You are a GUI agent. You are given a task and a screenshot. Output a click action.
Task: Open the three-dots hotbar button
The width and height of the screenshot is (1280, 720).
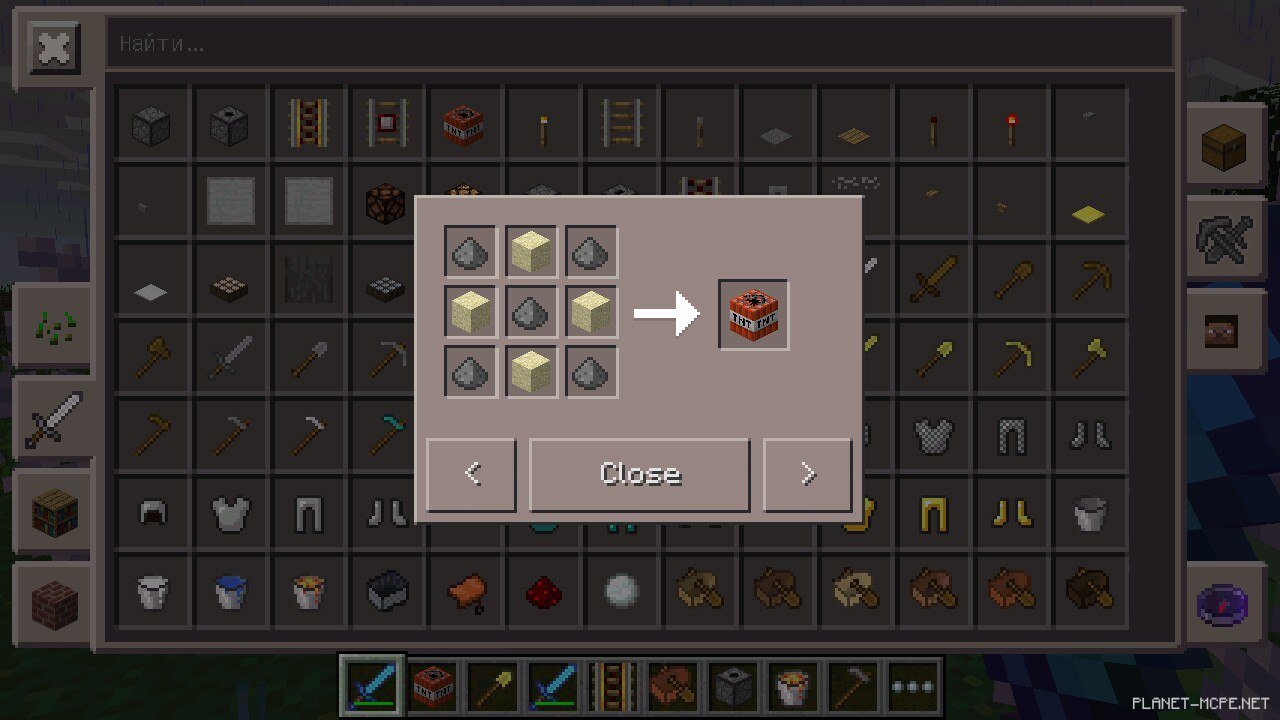tap(913, 685)
